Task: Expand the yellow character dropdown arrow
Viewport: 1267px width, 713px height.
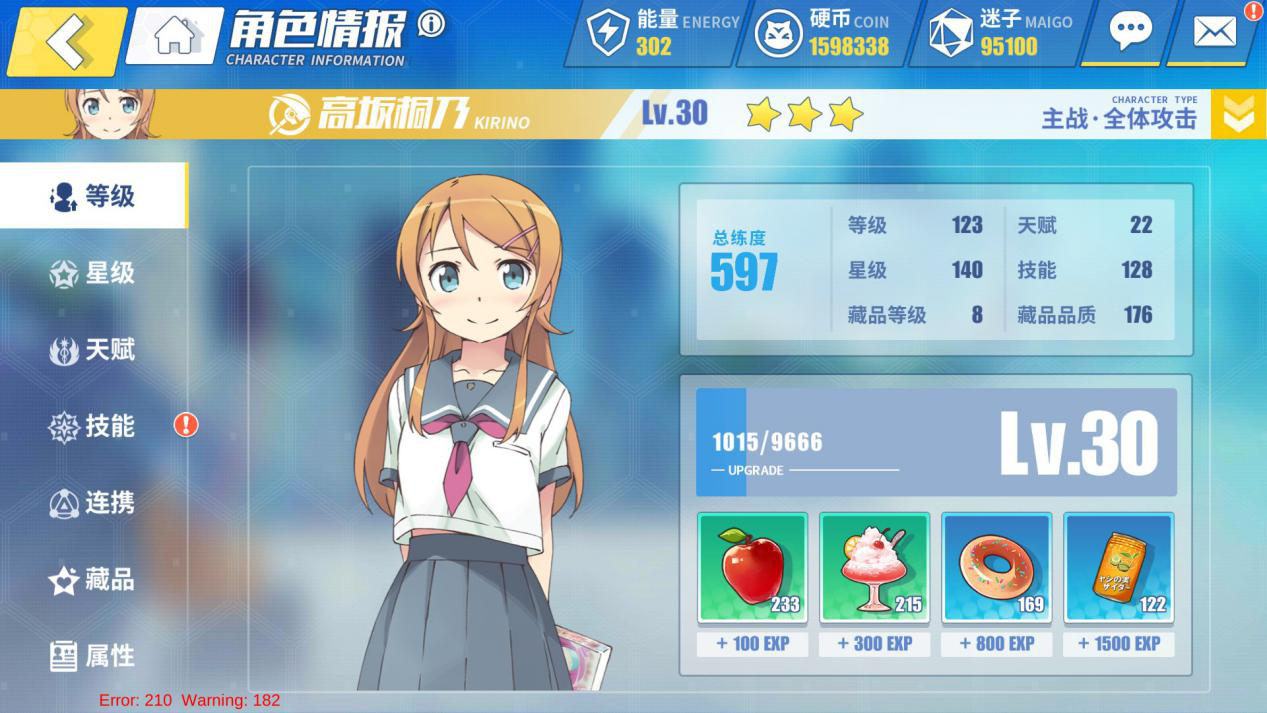Action: (x=1238, y=114)
